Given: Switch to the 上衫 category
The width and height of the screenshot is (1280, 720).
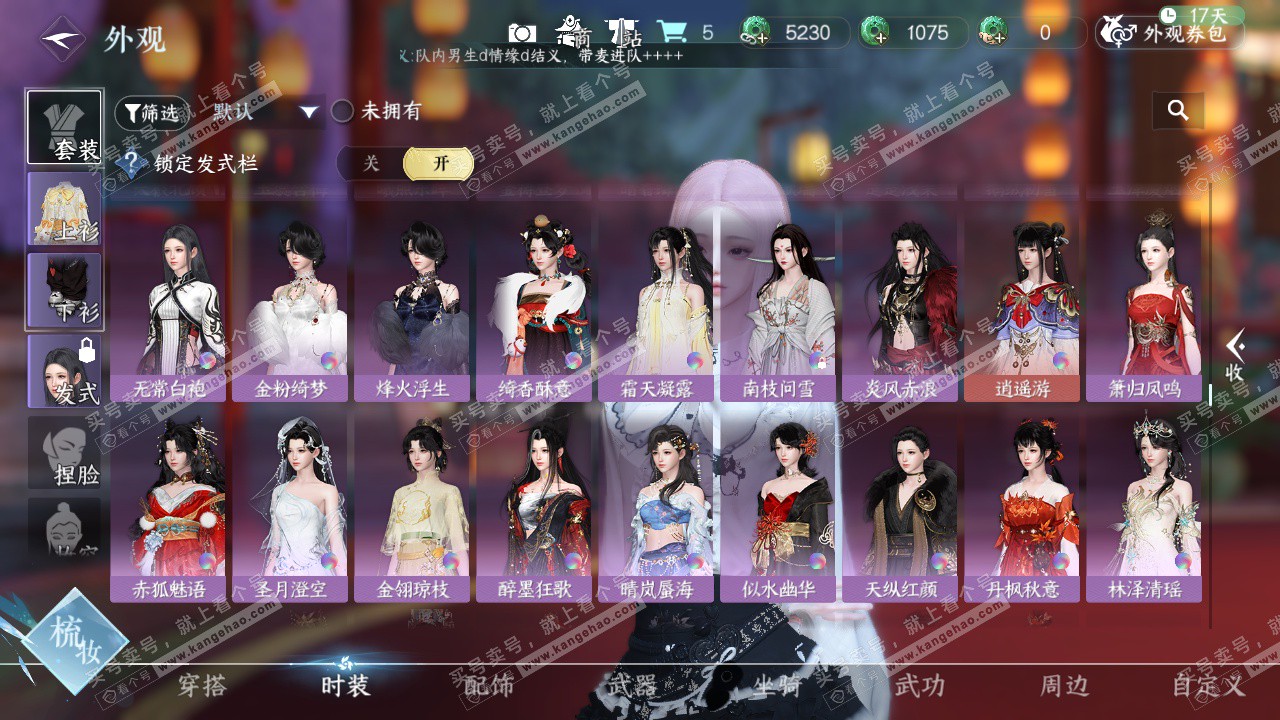Looking at the screenshot, I should 64,210.
